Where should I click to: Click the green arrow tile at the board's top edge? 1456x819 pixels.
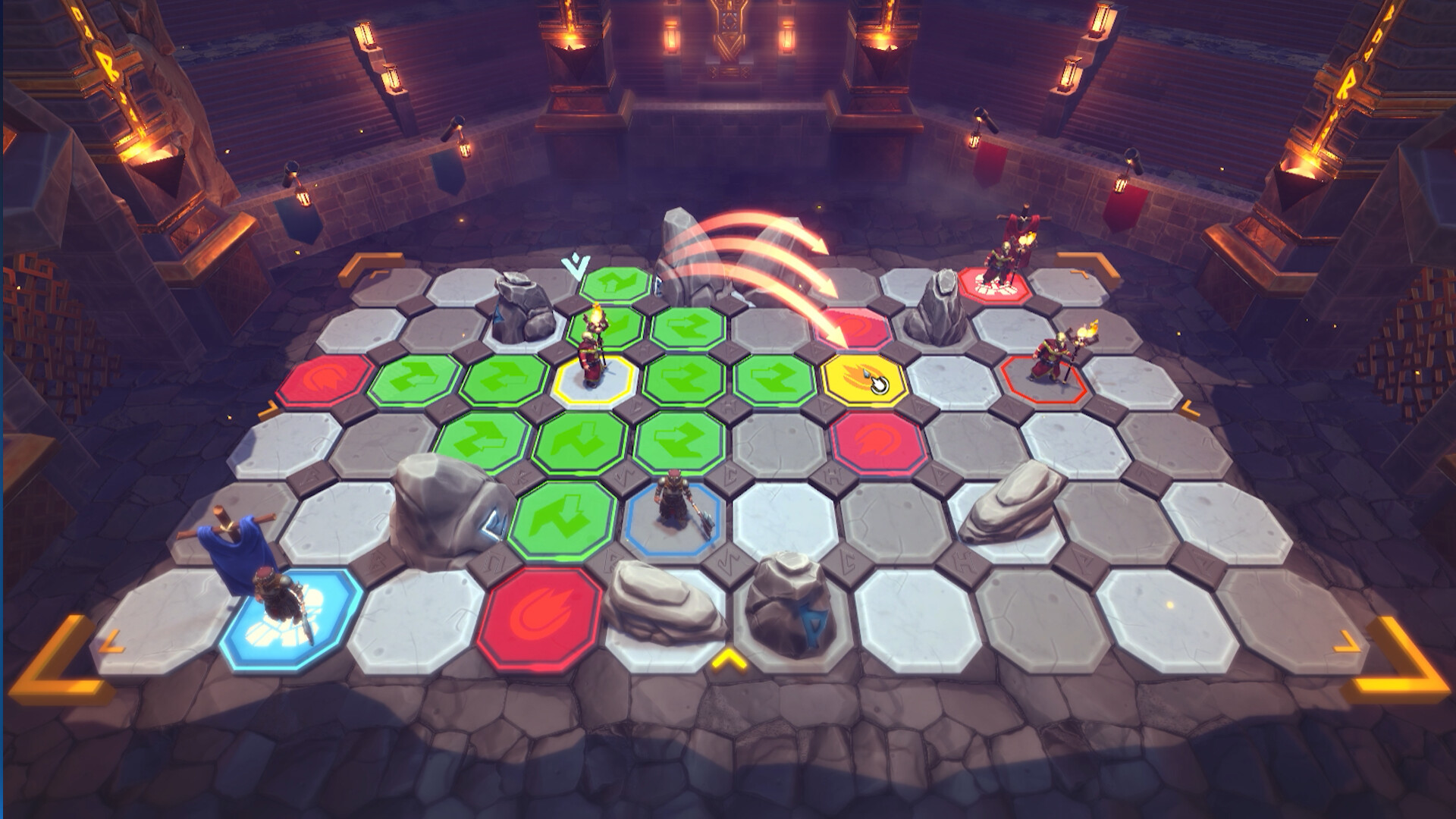tap(614, 287)
